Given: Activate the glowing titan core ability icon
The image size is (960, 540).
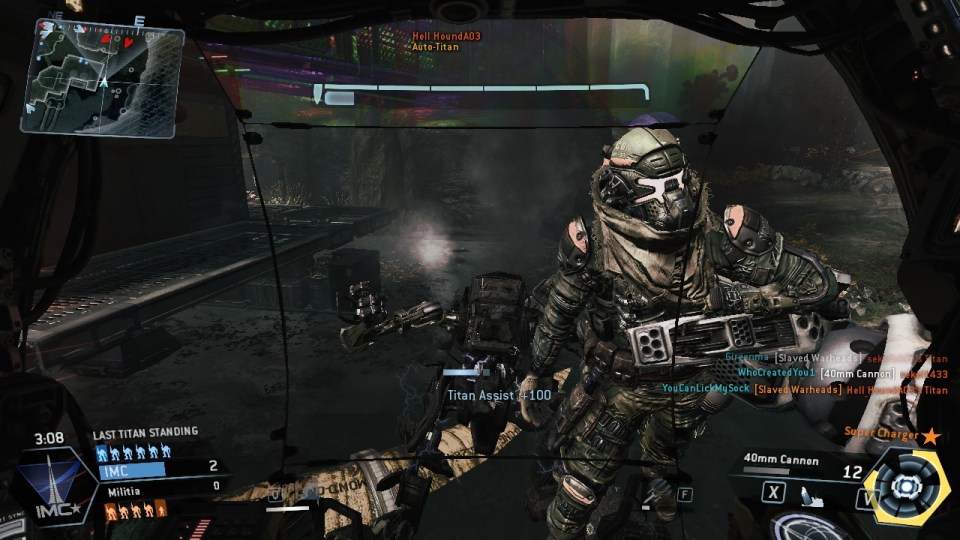Looking at the screenshot, I should [906, 485].
